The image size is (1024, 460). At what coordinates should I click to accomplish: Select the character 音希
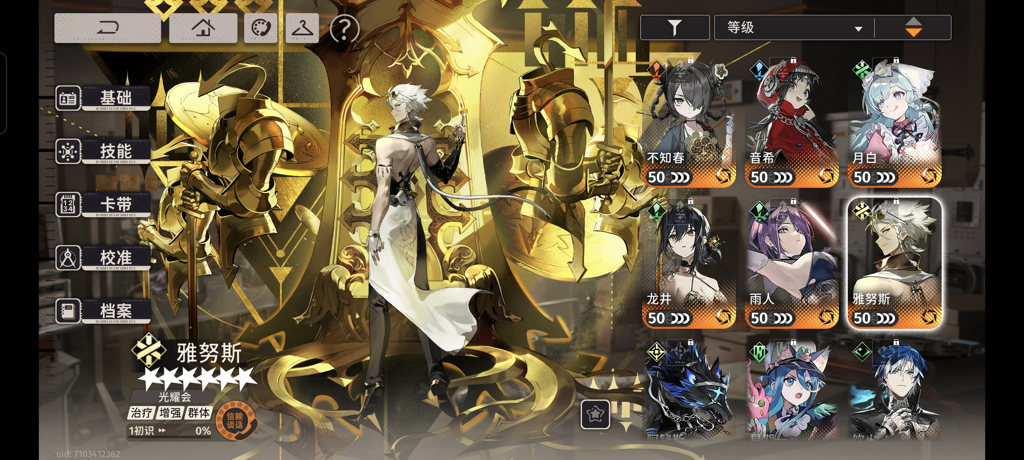tap(792, 124)
